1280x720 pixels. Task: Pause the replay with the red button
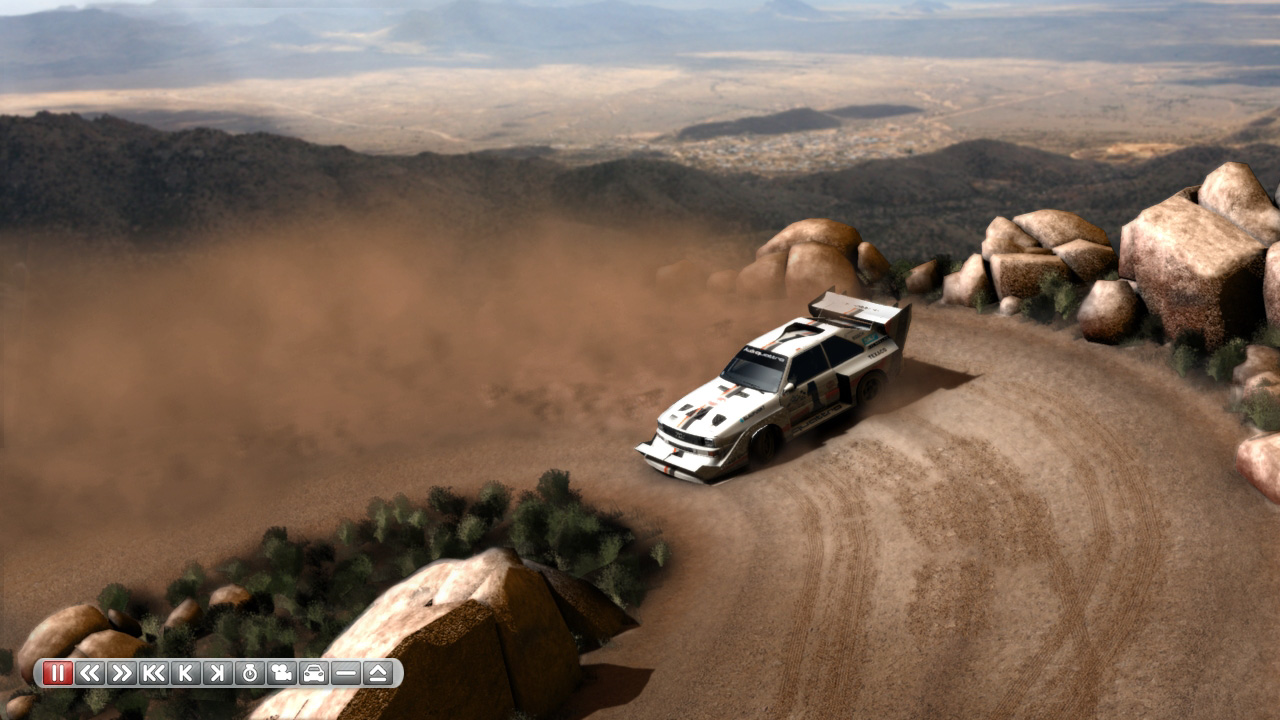(x=58, y=673)
